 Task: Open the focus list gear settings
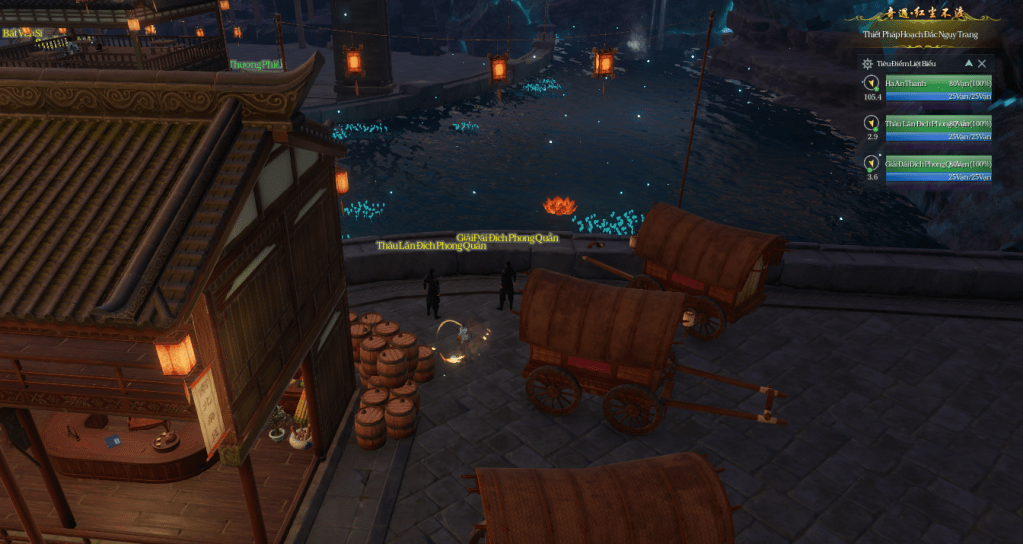(867, 63)
